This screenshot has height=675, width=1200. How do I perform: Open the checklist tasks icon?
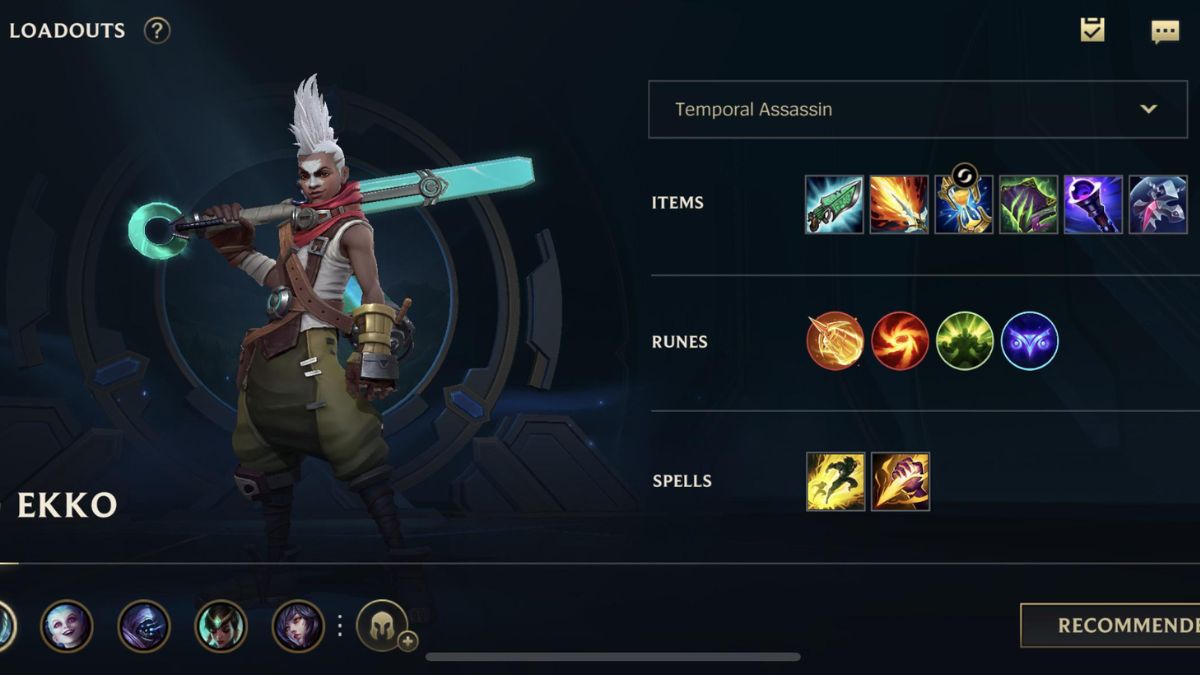[1092, 30]
